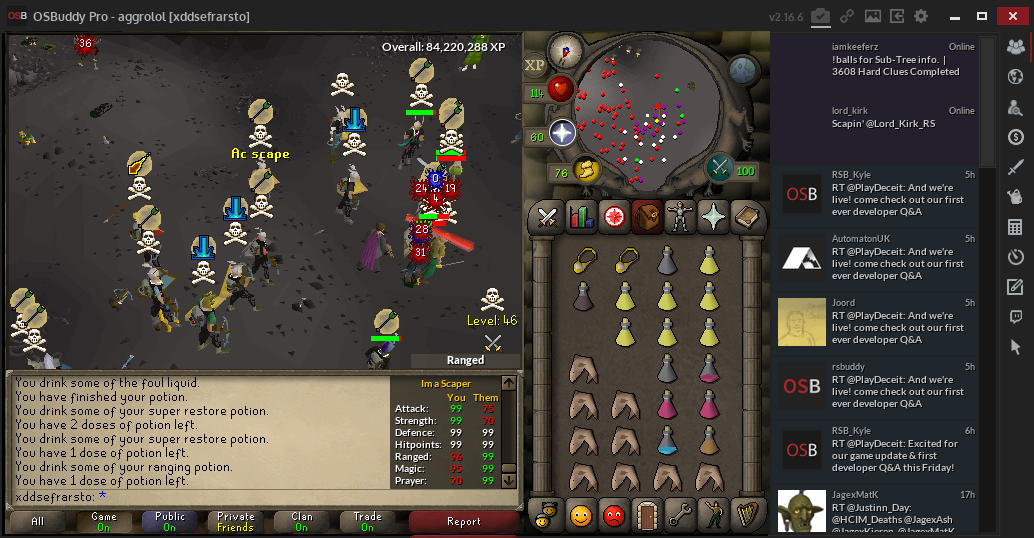This screenshot has width=1034, height=538.
Task: Activate the special attack orb
Action: pyautogui.click(x=720, y=168)
